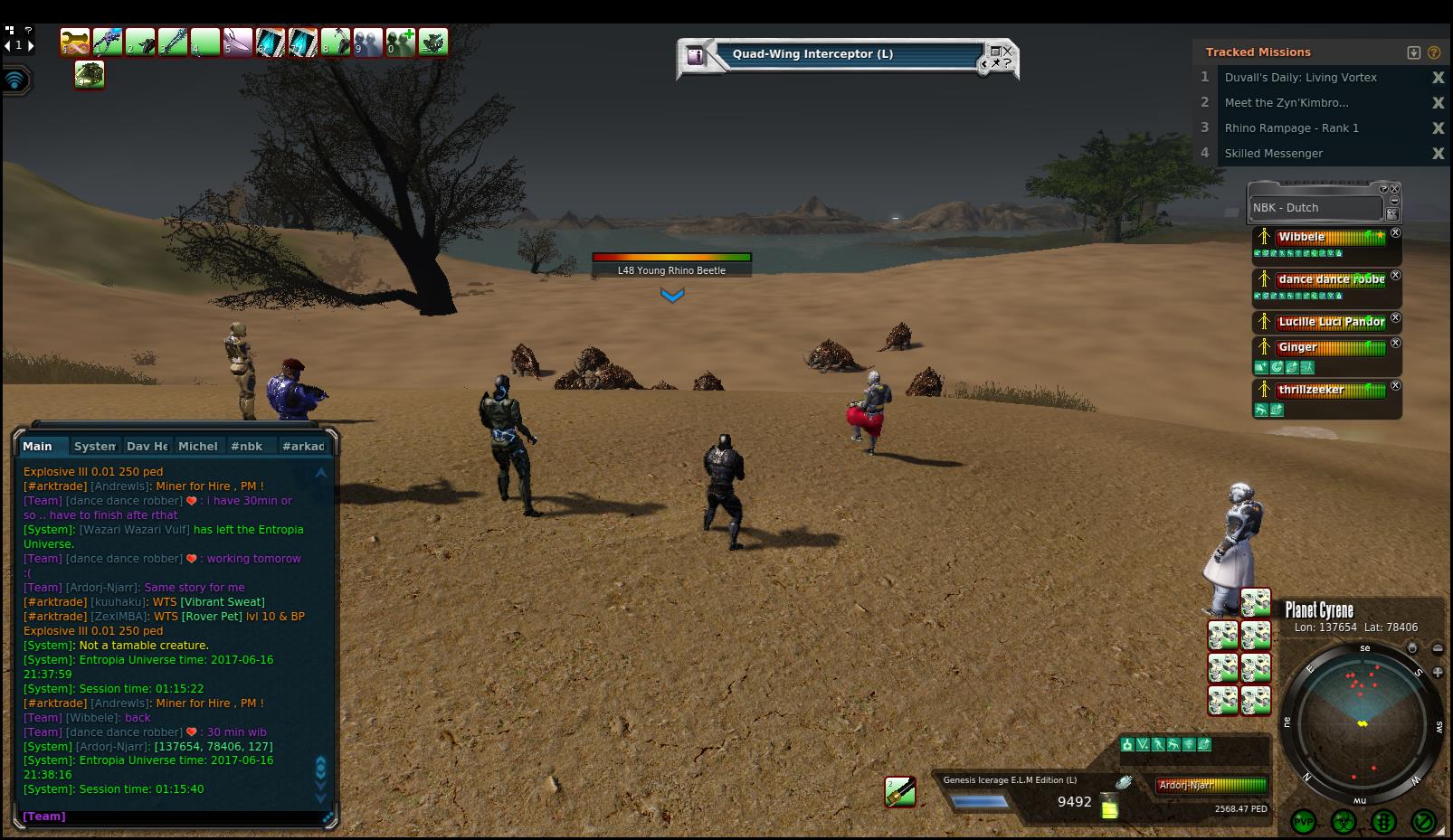
Task: Use the add-team-member icon in slot 0
Action: coord(401,42)
